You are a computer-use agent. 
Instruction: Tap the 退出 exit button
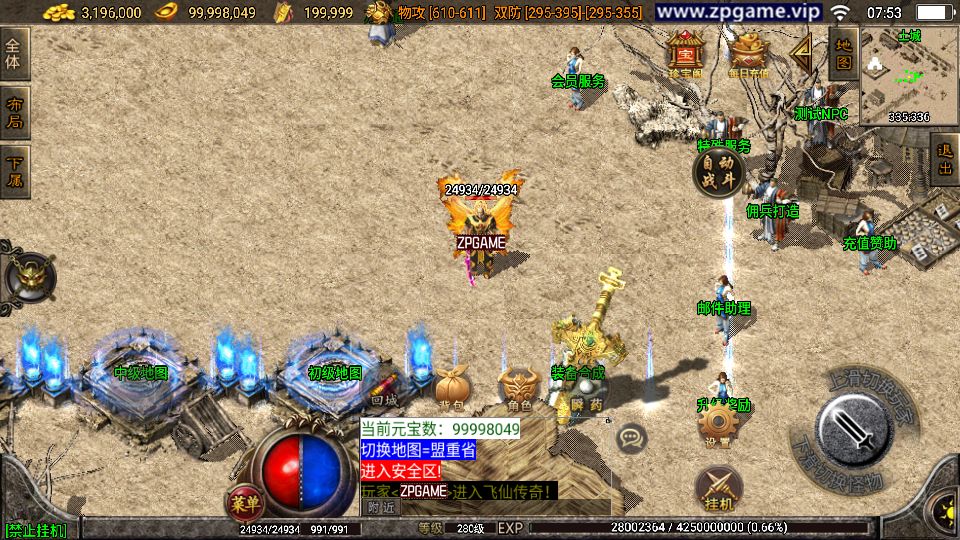[x=944, y=160]
